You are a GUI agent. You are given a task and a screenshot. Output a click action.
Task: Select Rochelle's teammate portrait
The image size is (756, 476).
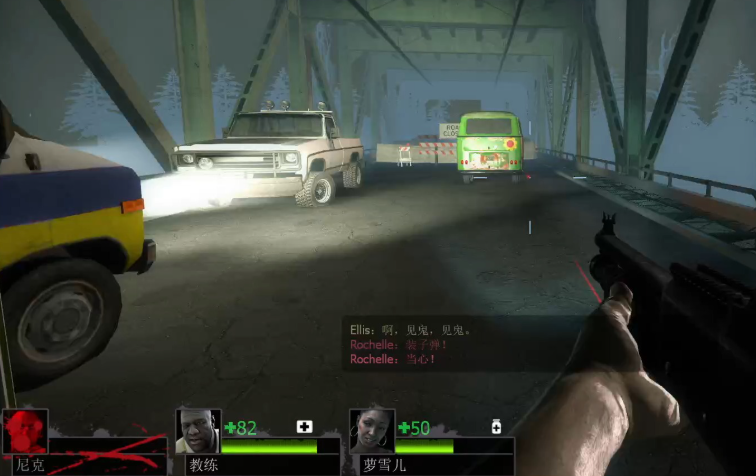click(371, 431)
